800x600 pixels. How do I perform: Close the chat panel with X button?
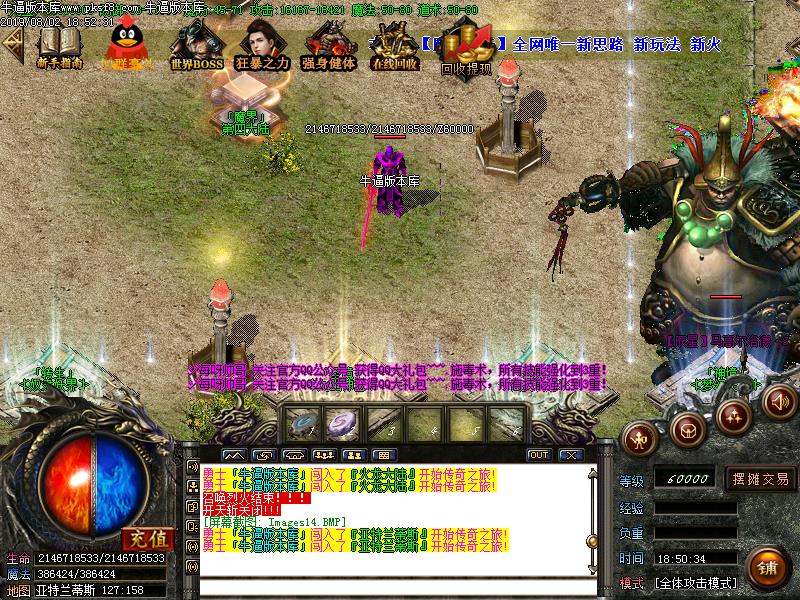pos(570,455)
